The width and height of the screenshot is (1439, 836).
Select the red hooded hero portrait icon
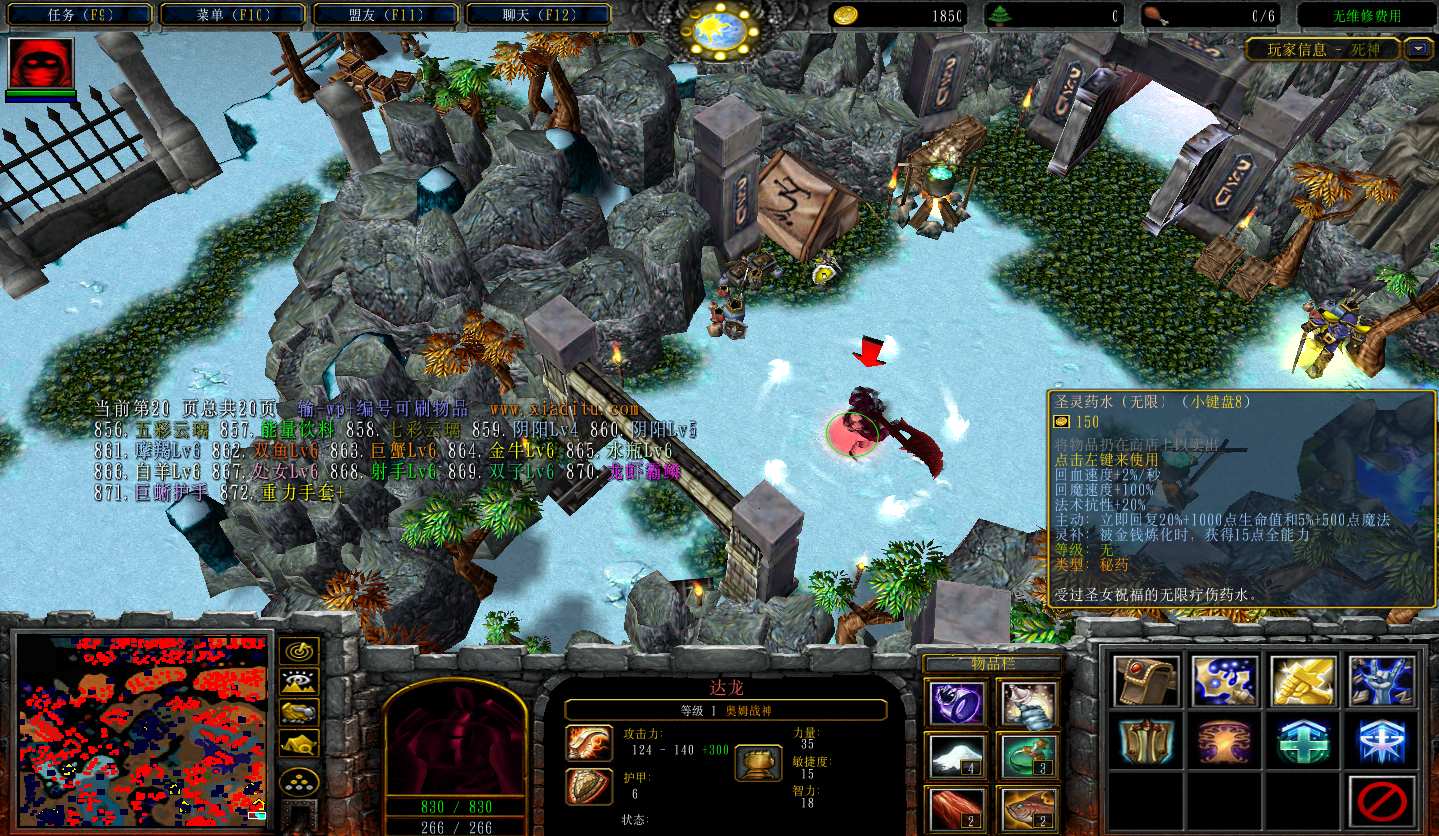click(41, 64)
